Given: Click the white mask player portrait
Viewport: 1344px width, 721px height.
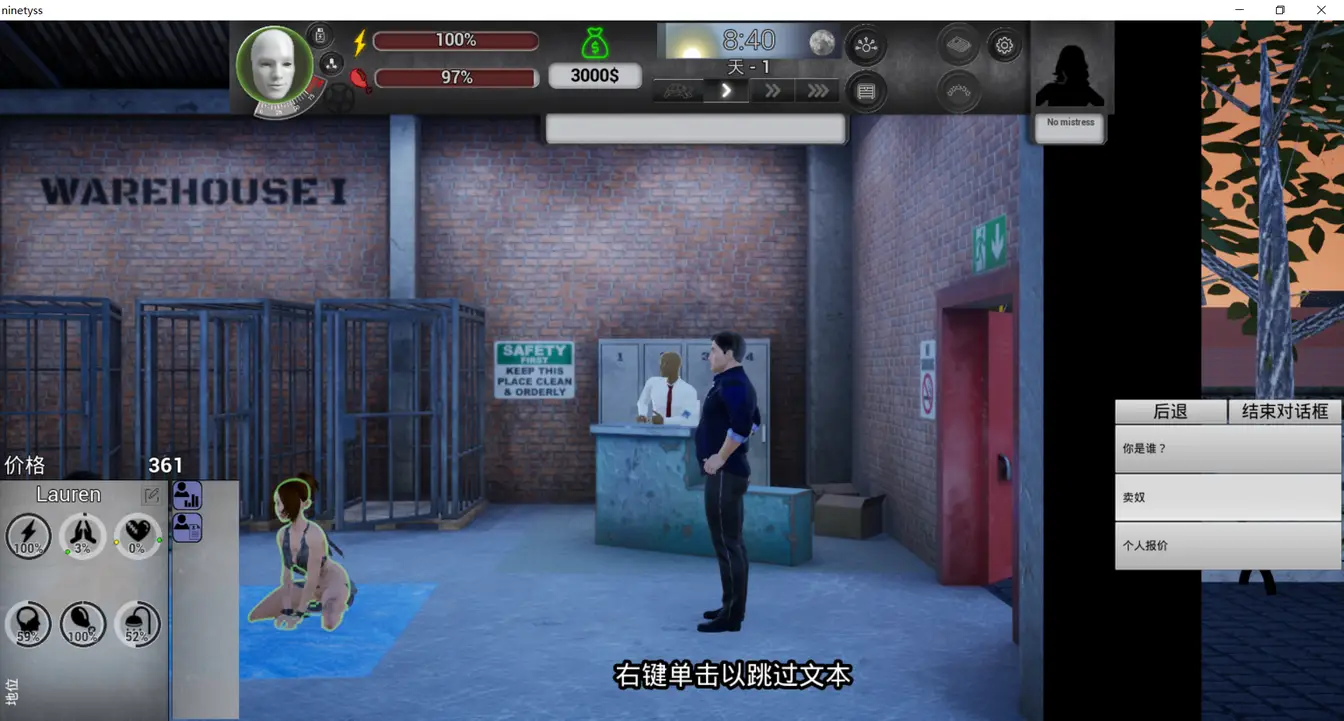Looking at the screenshot, I should pos(273,63).
